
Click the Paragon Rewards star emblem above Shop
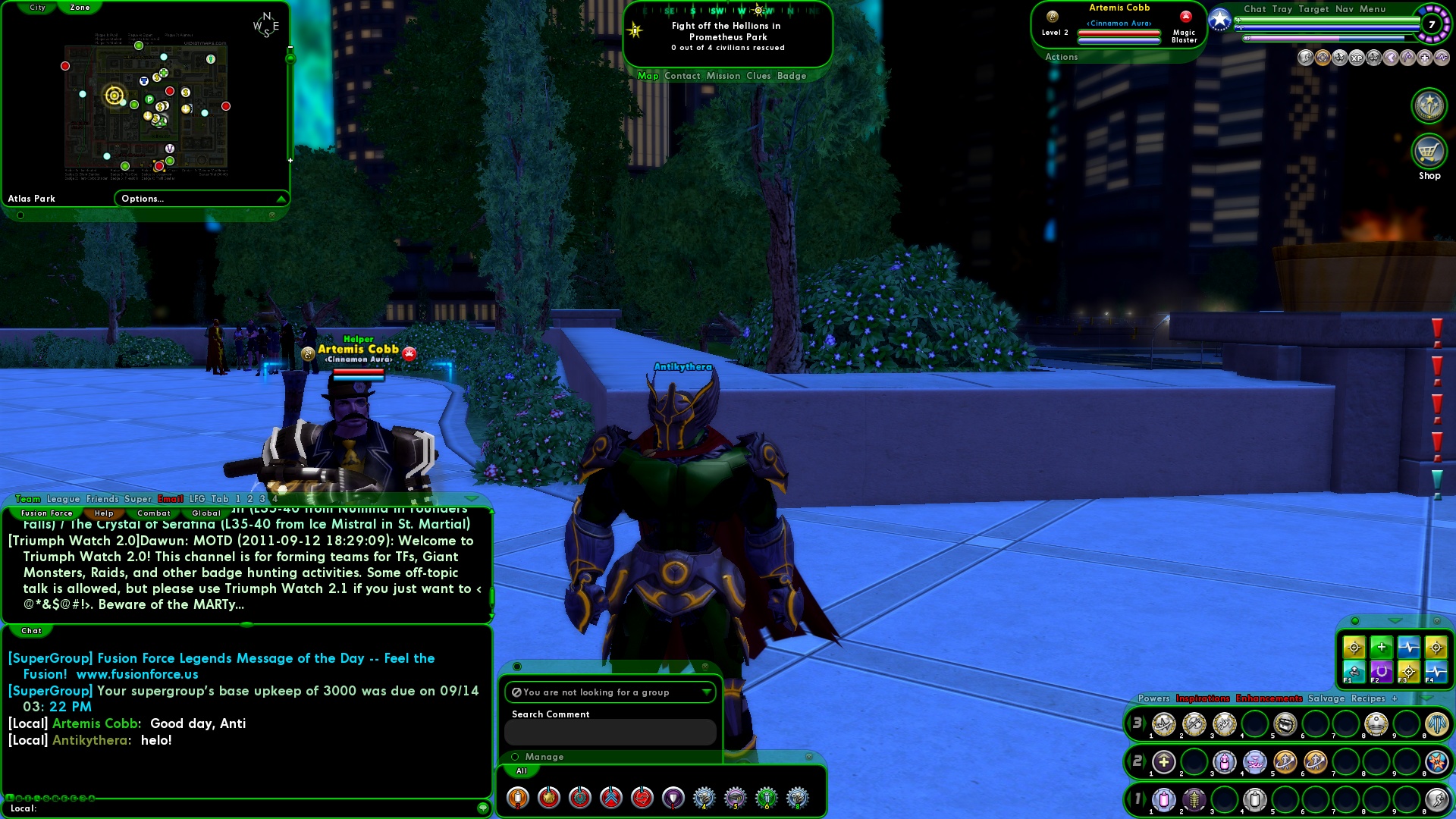pyautogui.click(x=1429, y=105)
